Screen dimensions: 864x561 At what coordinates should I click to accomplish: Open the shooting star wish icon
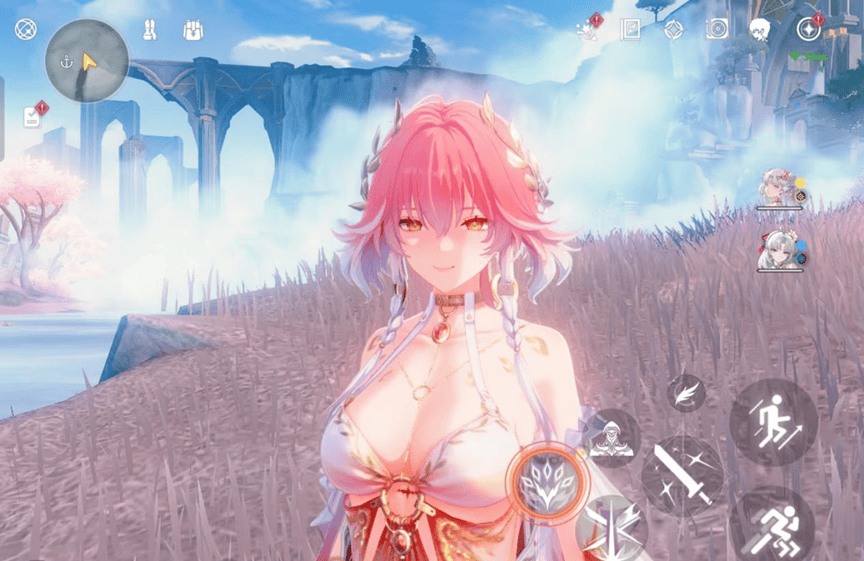[588, 29]
